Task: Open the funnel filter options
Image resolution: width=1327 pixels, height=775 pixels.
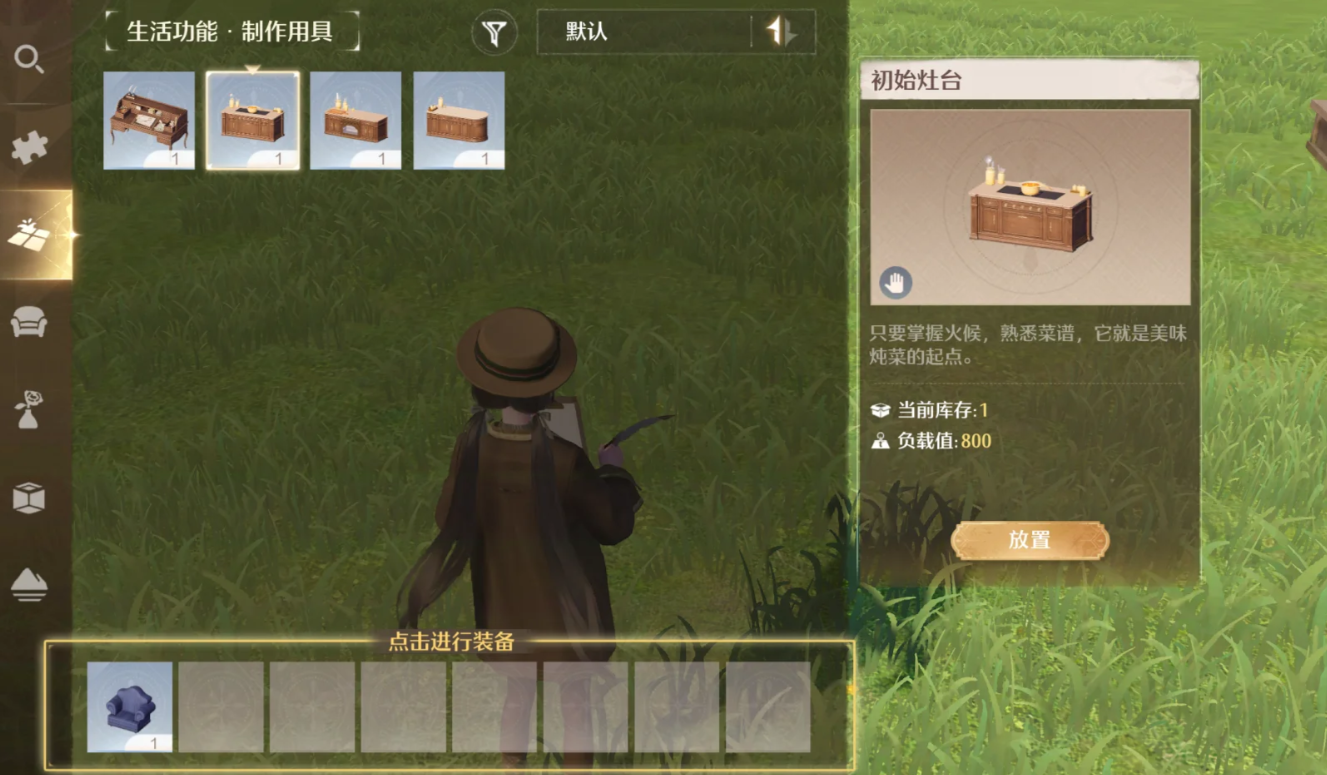Action: coord(494,33)
